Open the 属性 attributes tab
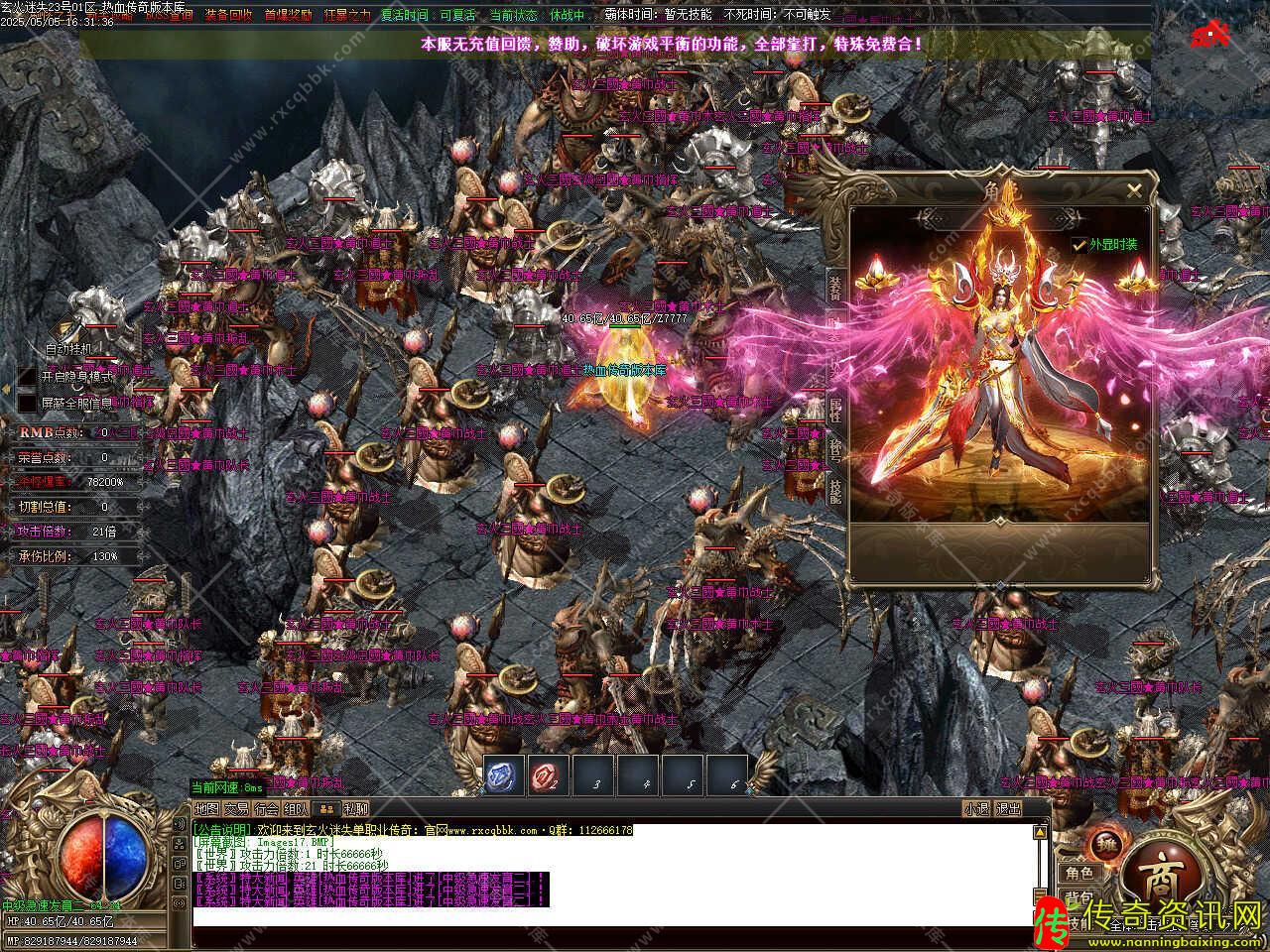The height and width of the screenshot is (952, 1270). click(x=835, y=409)
